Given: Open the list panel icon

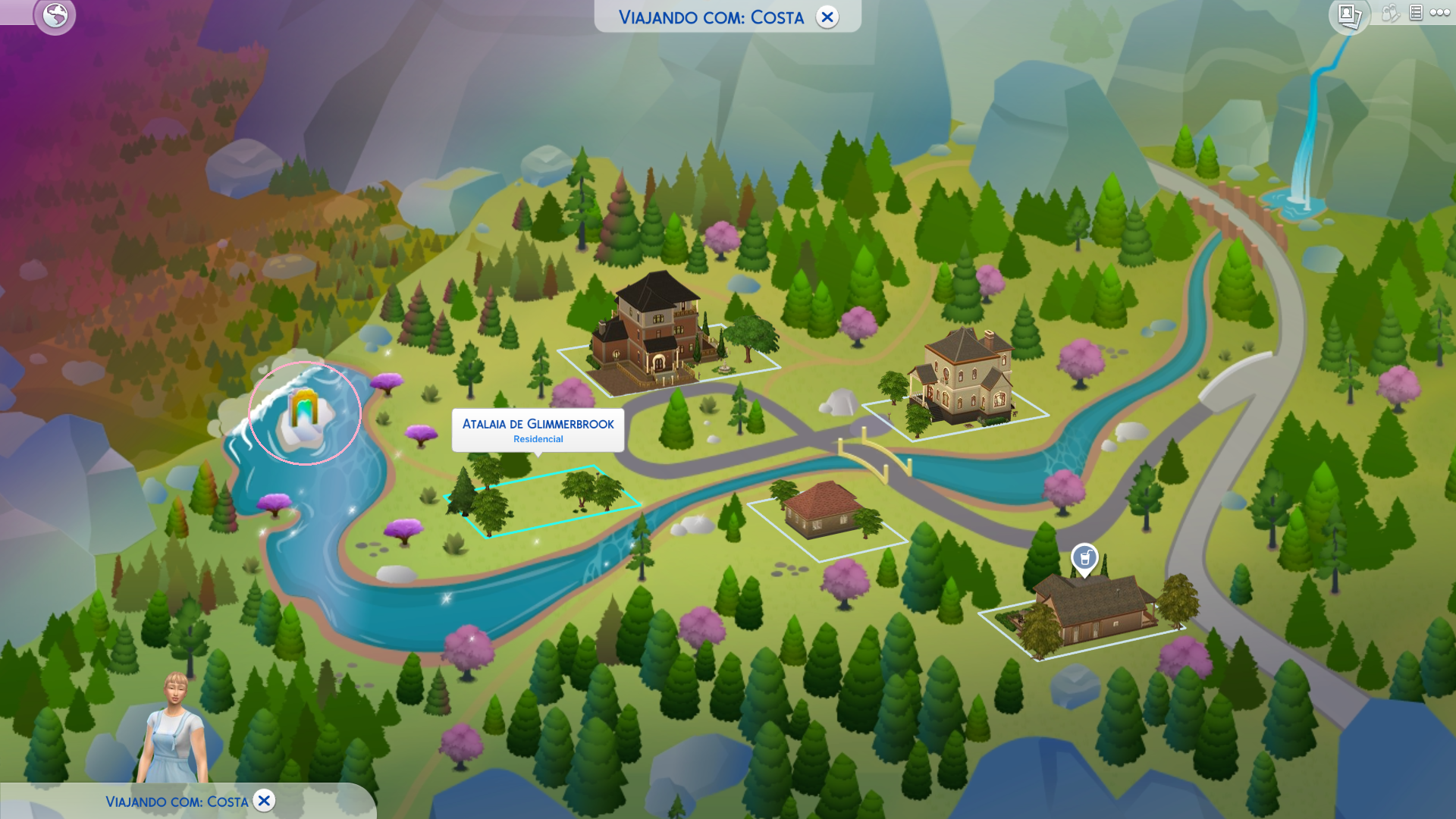Looking at the screenshot, I should pyautogui.click(x=1416, y=13).
